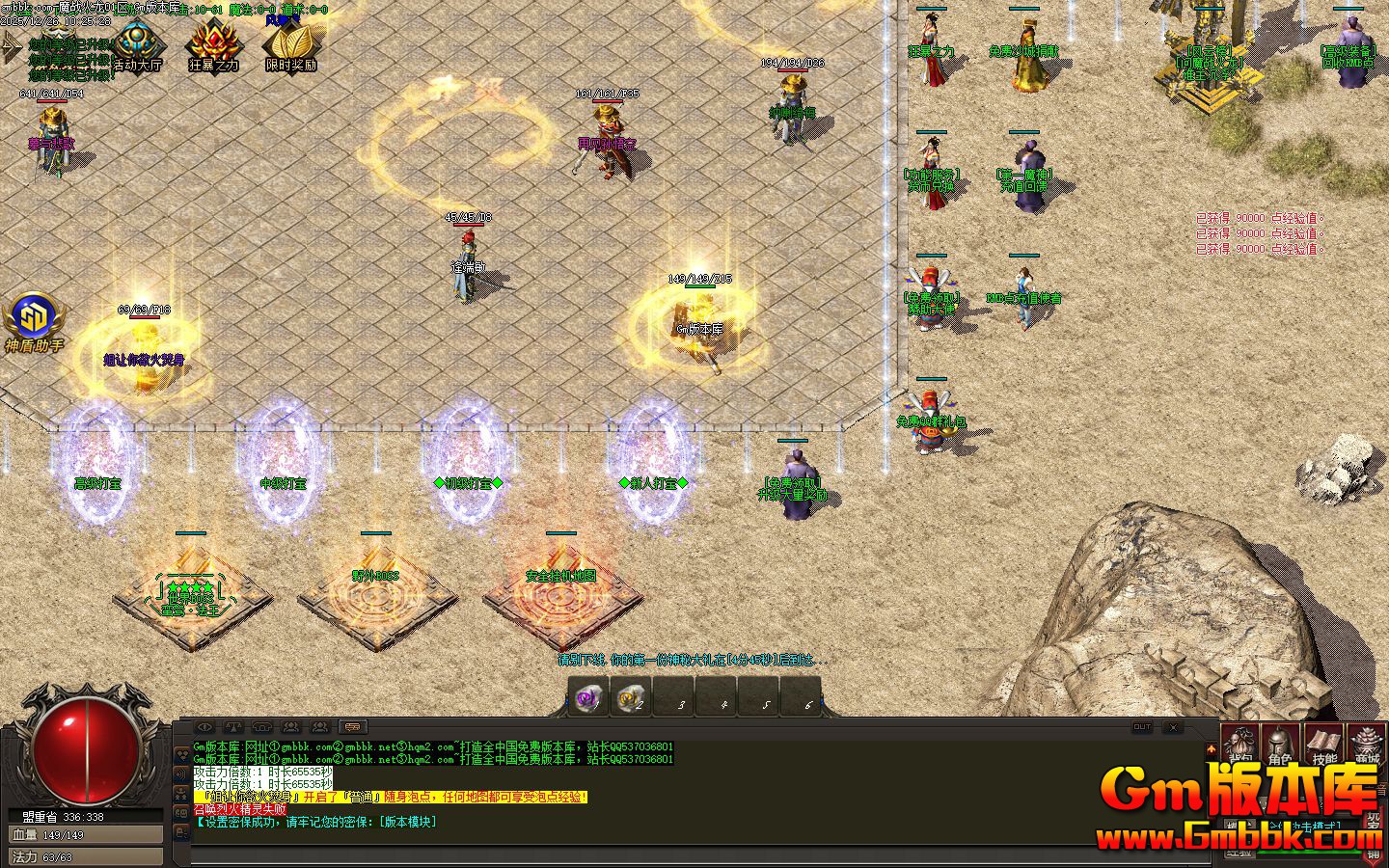Open the 限时奖励 timed rewards icon

(290, 47)
